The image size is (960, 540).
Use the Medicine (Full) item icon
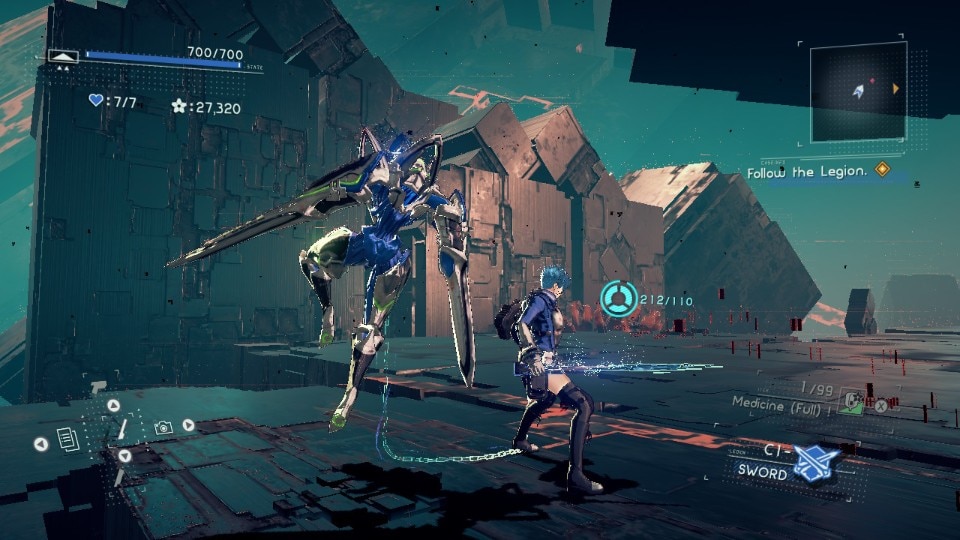[x=851, y=402]
